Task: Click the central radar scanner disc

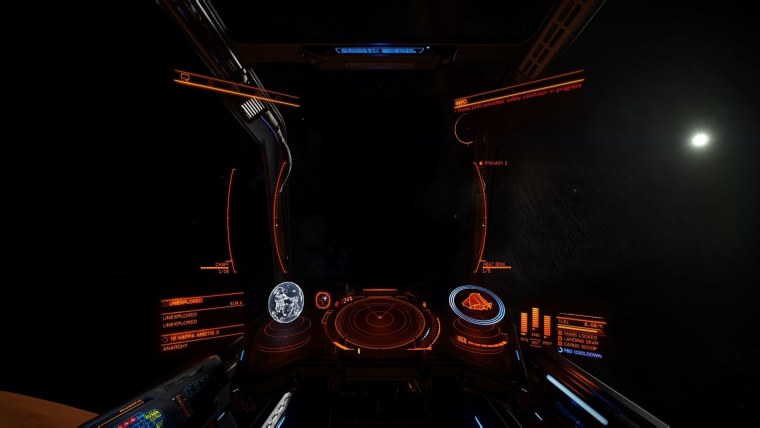Action: [380, 322]
